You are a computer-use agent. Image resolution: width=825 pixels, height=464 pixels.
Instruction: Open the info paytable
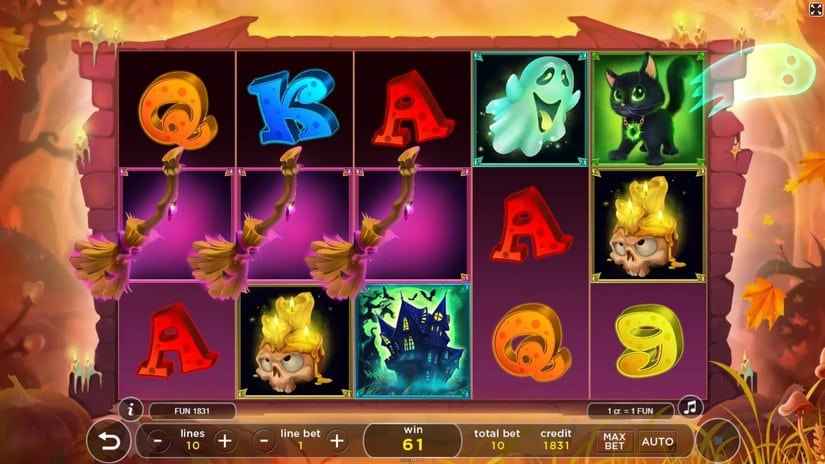pos(129,408)
